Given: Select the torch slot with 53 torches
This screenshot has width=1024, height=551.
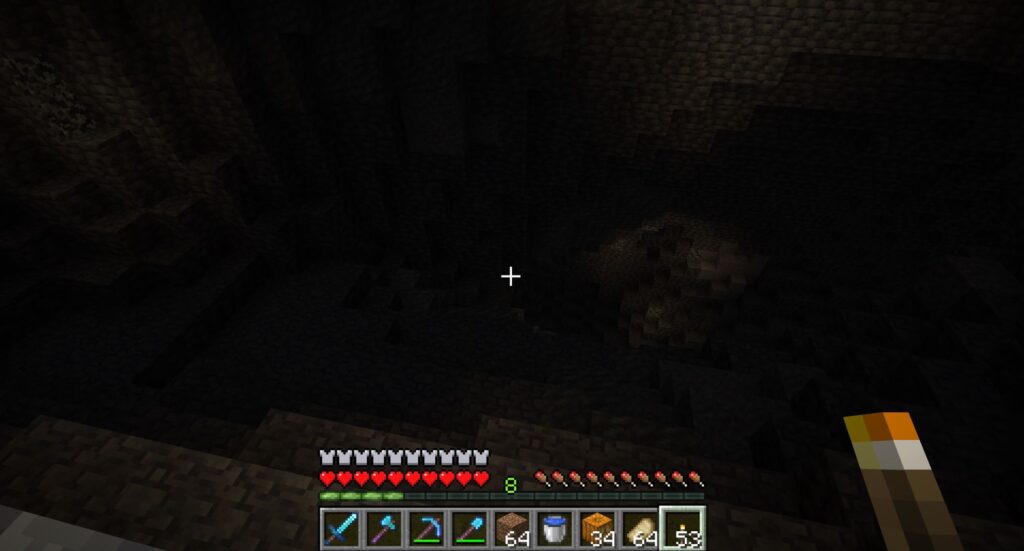Looking at the screenshot, I should click(x=683, y=528).
